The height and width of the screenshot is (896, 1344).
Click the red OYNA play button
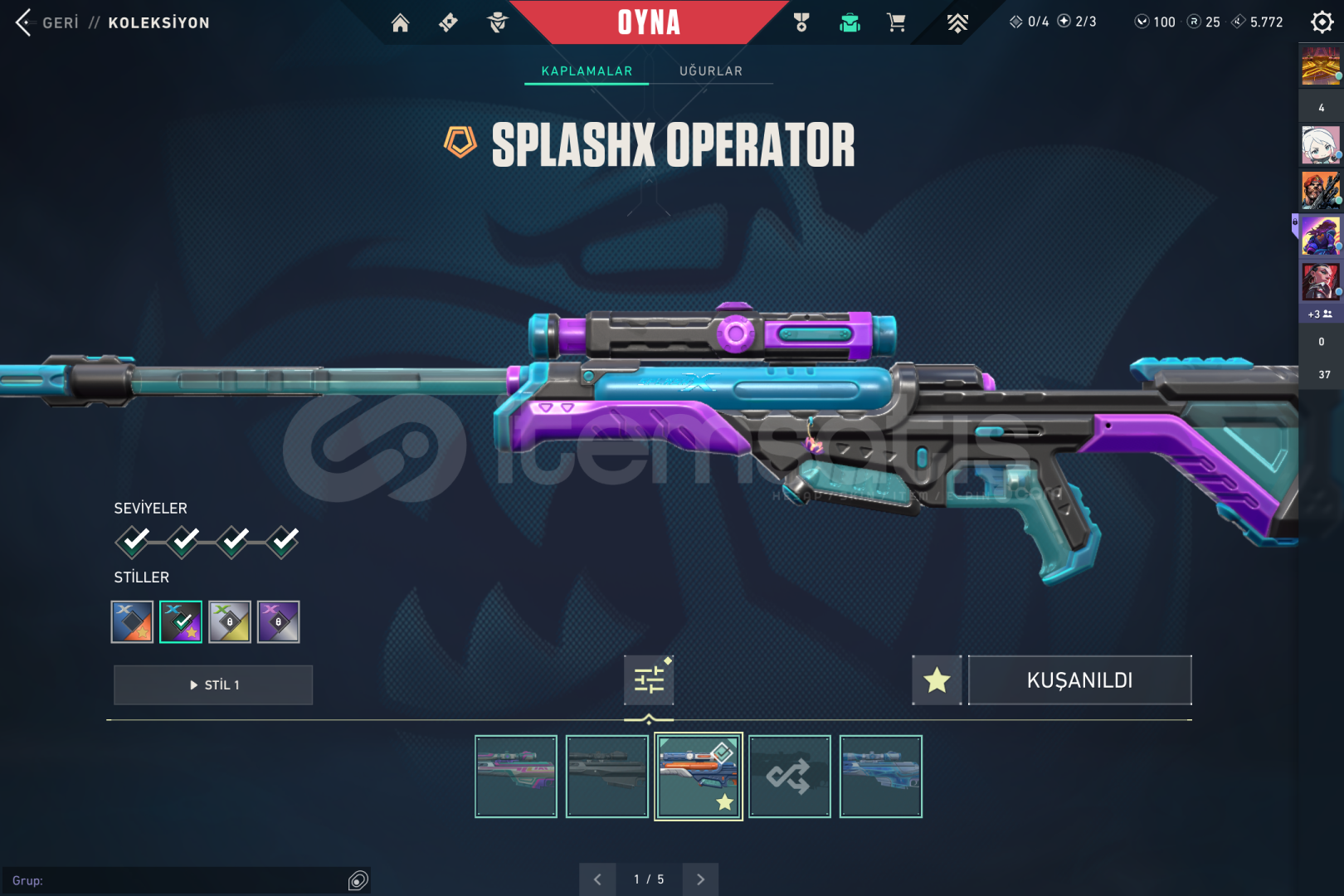(x=649, y=22)
